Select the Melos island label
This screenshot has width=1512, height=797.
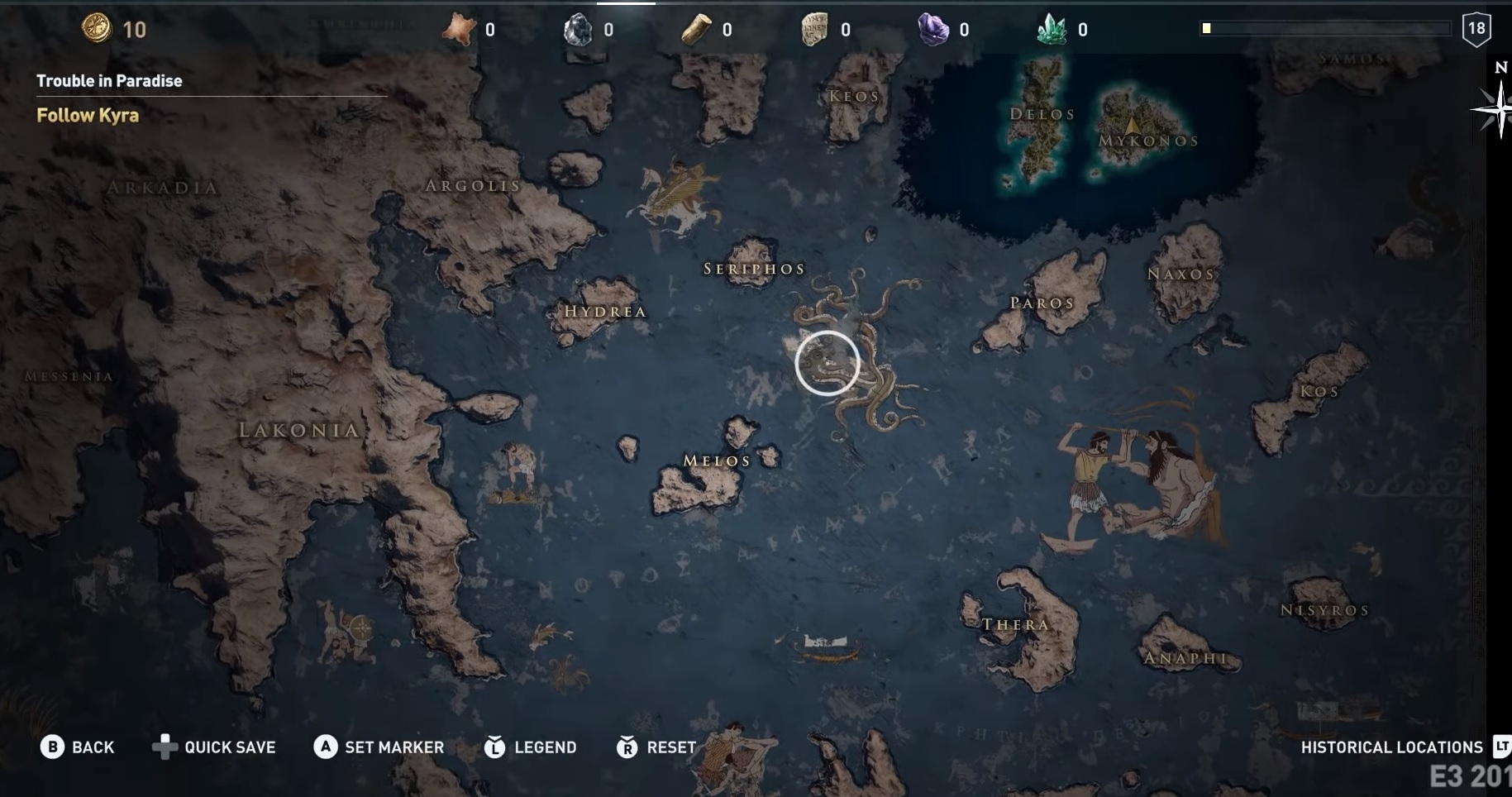coord(717,461)
